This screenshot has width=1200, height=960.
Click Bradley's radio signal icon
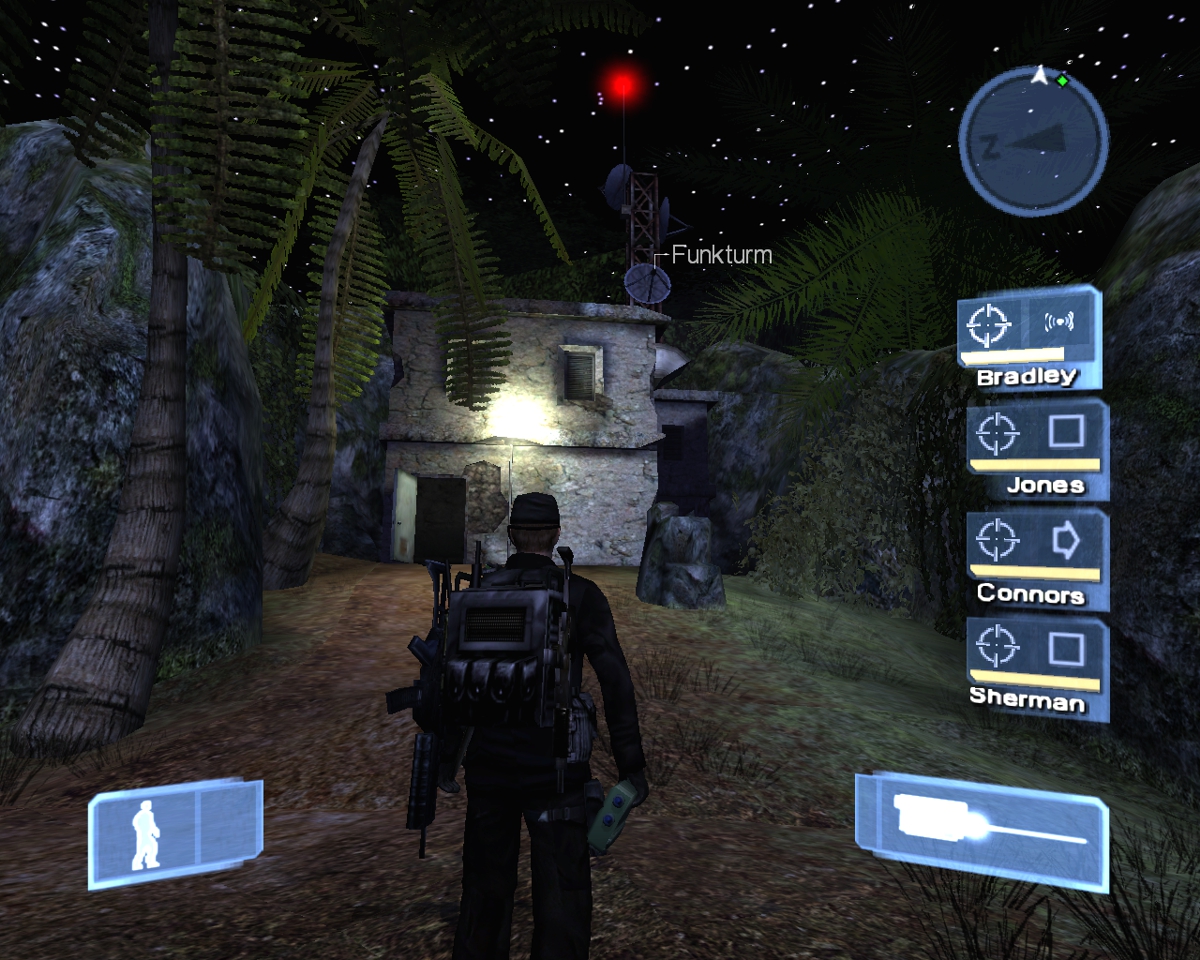(x=1059, y=322)
